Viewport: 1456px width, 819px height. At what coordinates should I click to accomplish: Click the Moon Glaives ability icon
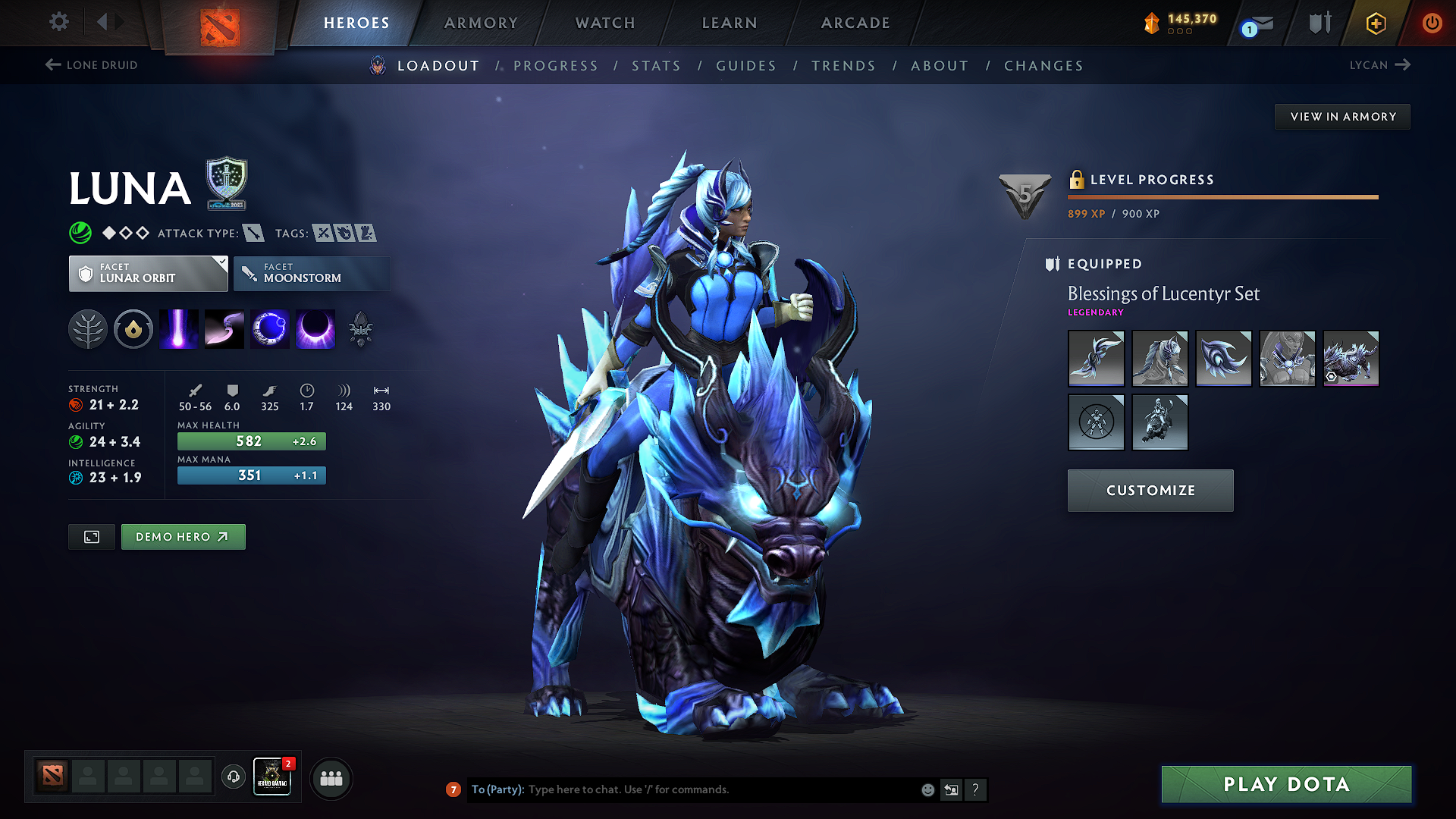(224, 328)
